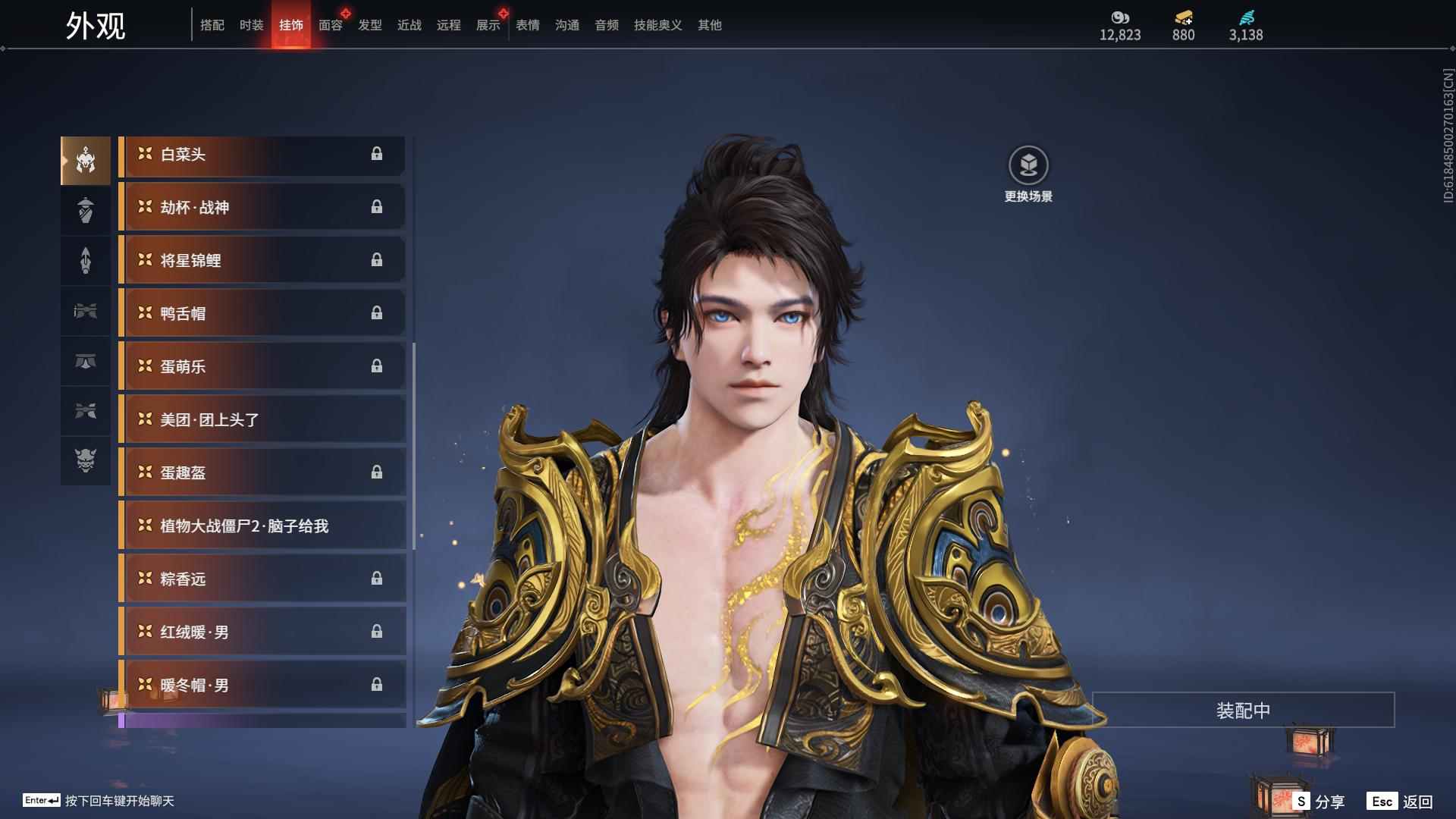Select the 技能奥义 tab

(657, 25)
